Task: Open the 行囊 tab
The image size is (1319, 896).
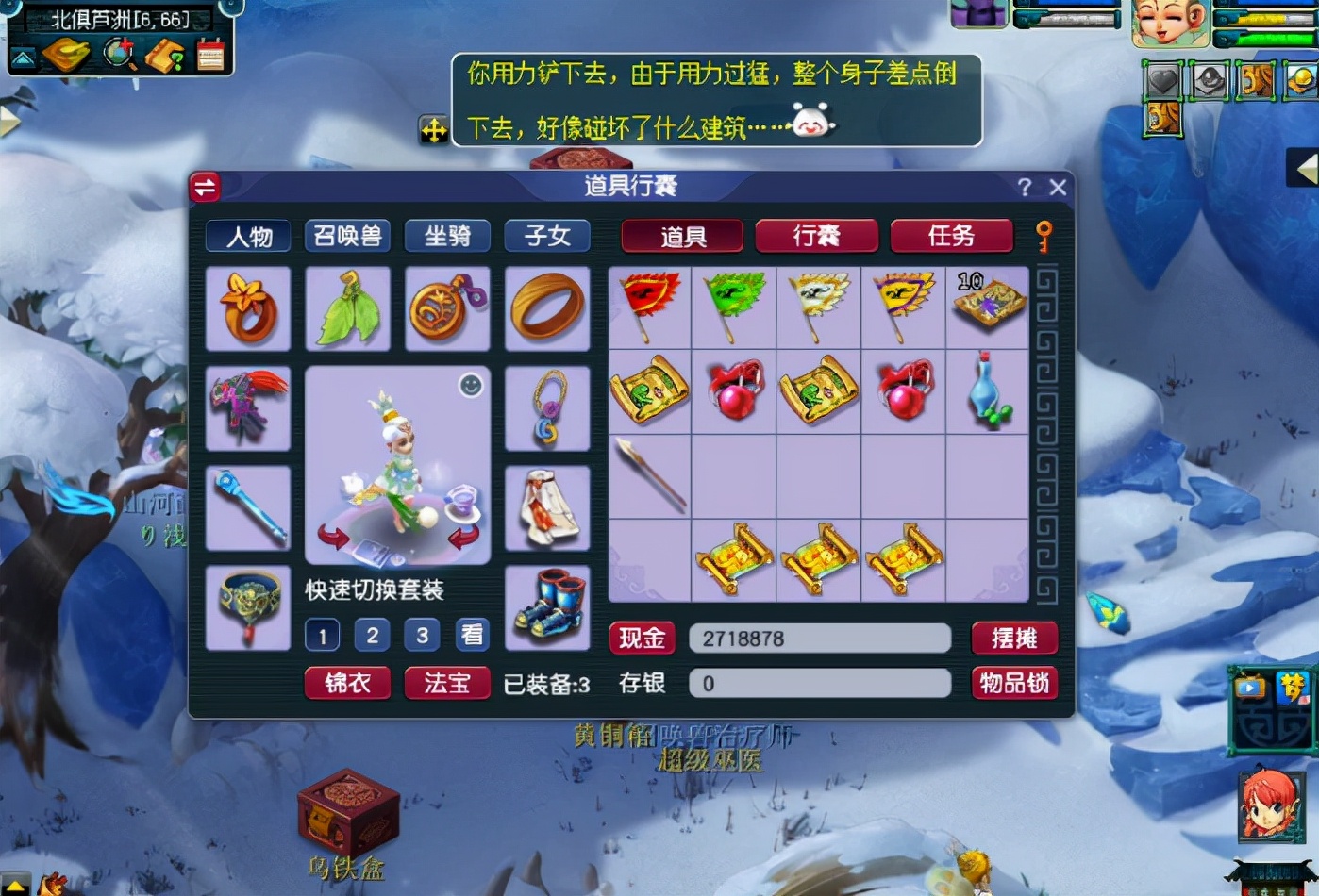Action: click(x=815, y=236)
